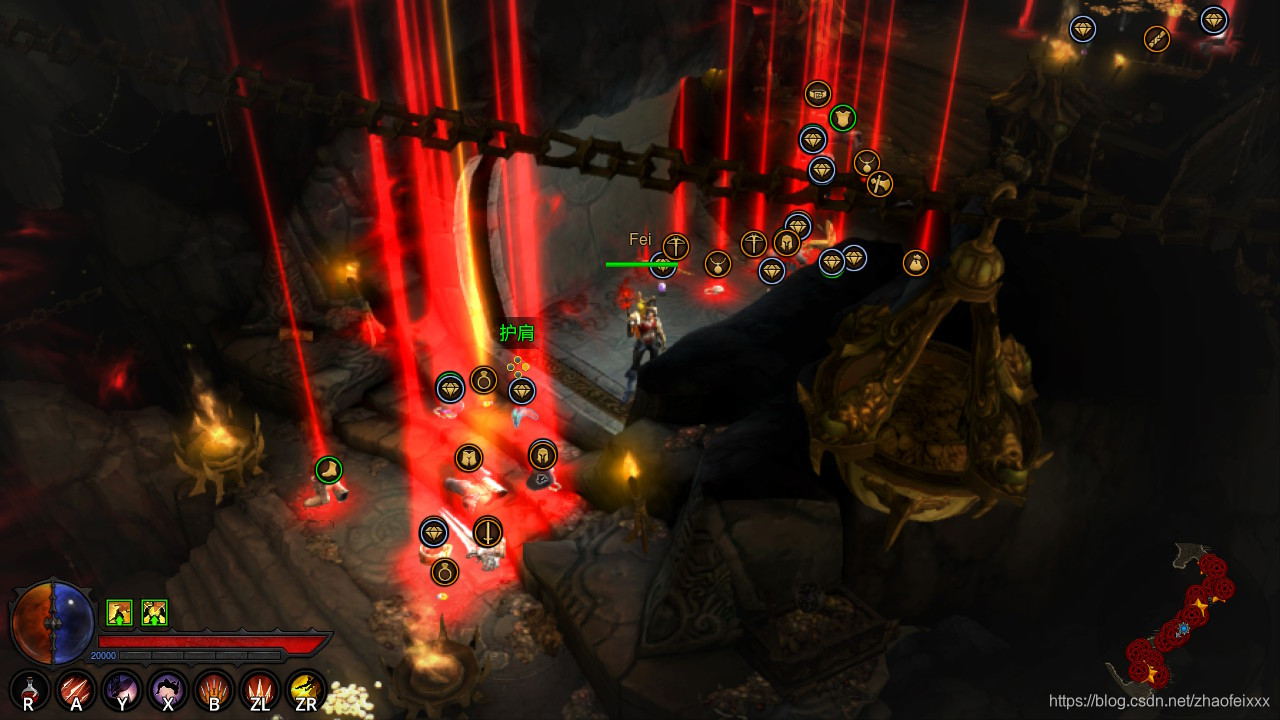This screenshot has width=1280, height=720.
Task: Select the armor buff status icon
Action: [x=154, y=612]
